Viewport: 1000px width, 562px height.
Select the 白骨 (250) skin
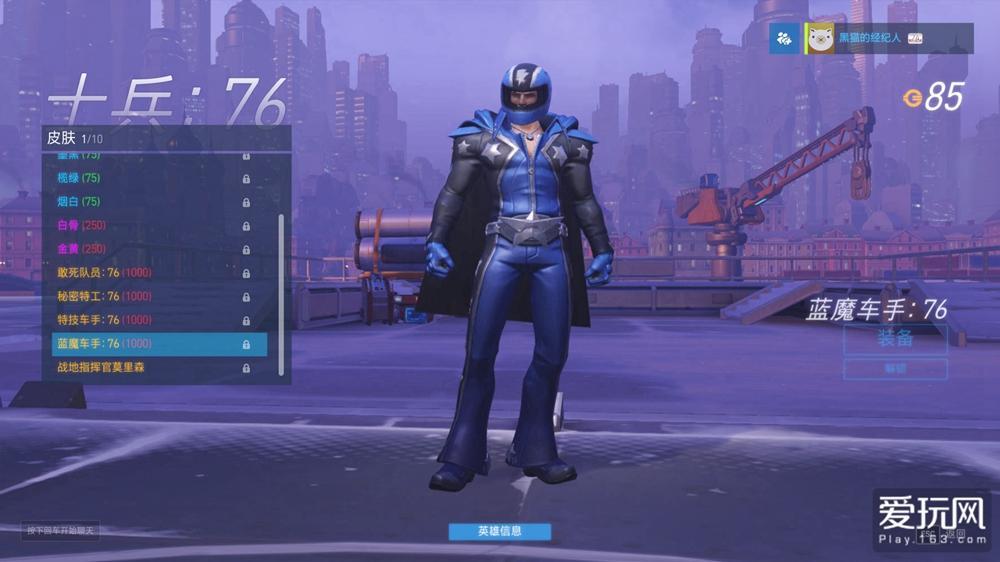(150, 225)
